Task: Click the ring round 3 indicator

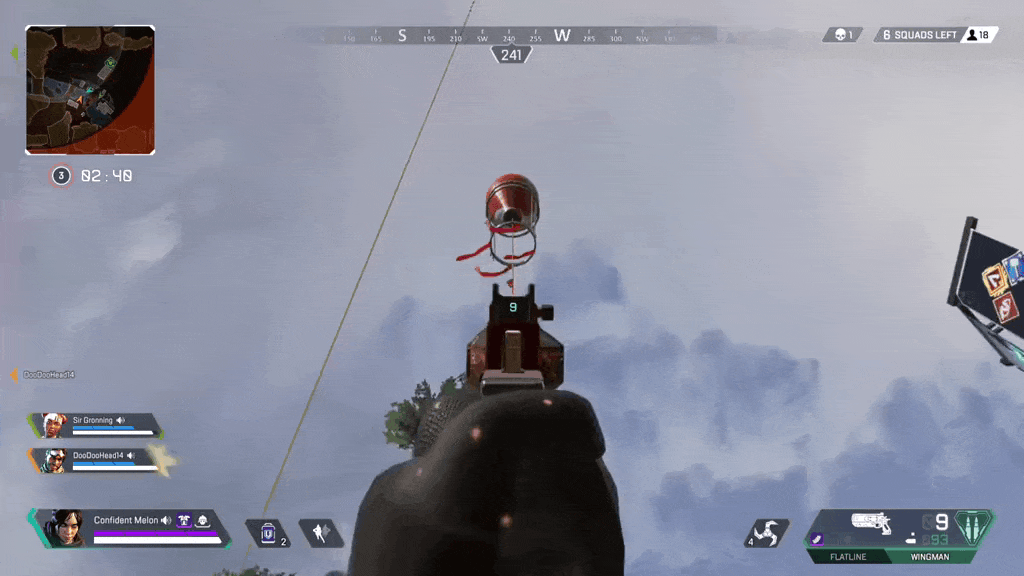Action: [x=61, y=176]
